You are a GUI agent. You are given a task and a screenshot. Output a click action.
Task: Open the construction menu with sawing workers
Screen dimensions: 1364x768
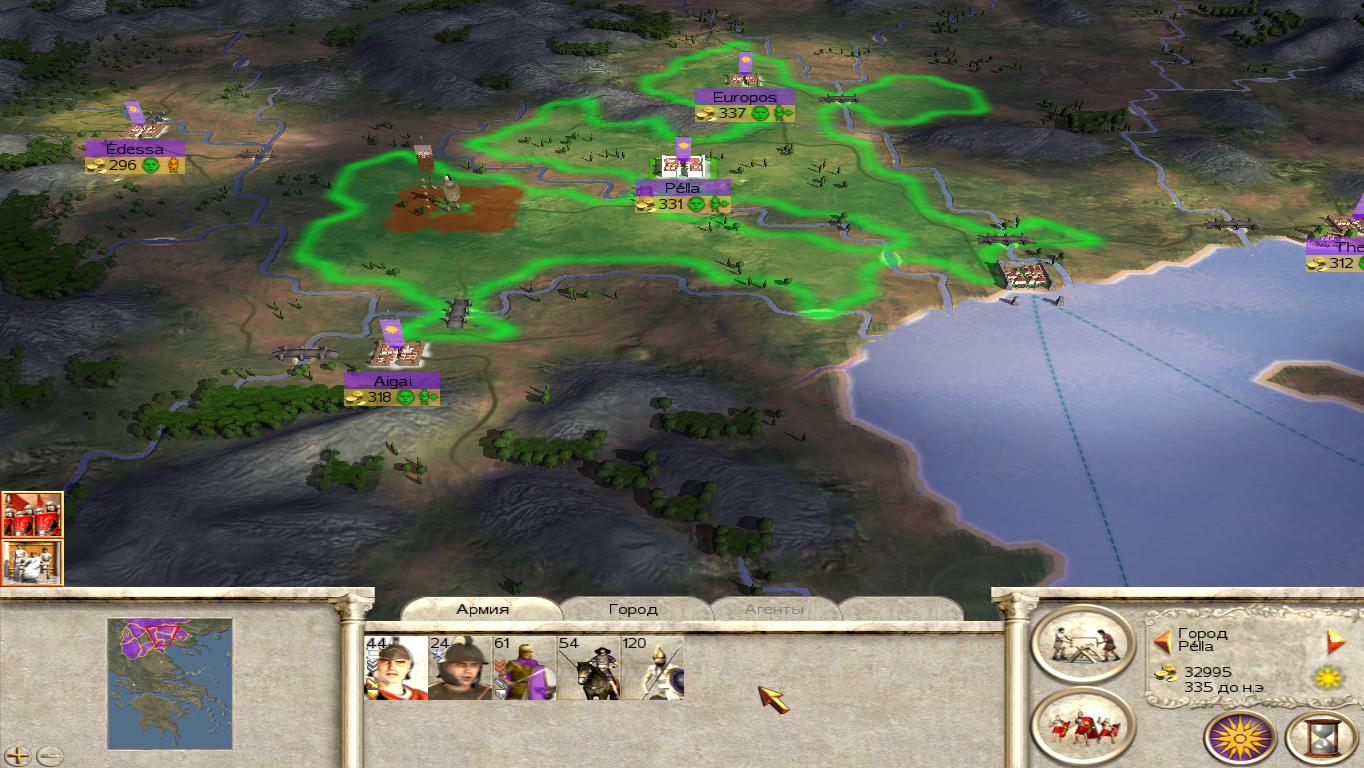click(x=1083, y=645)
